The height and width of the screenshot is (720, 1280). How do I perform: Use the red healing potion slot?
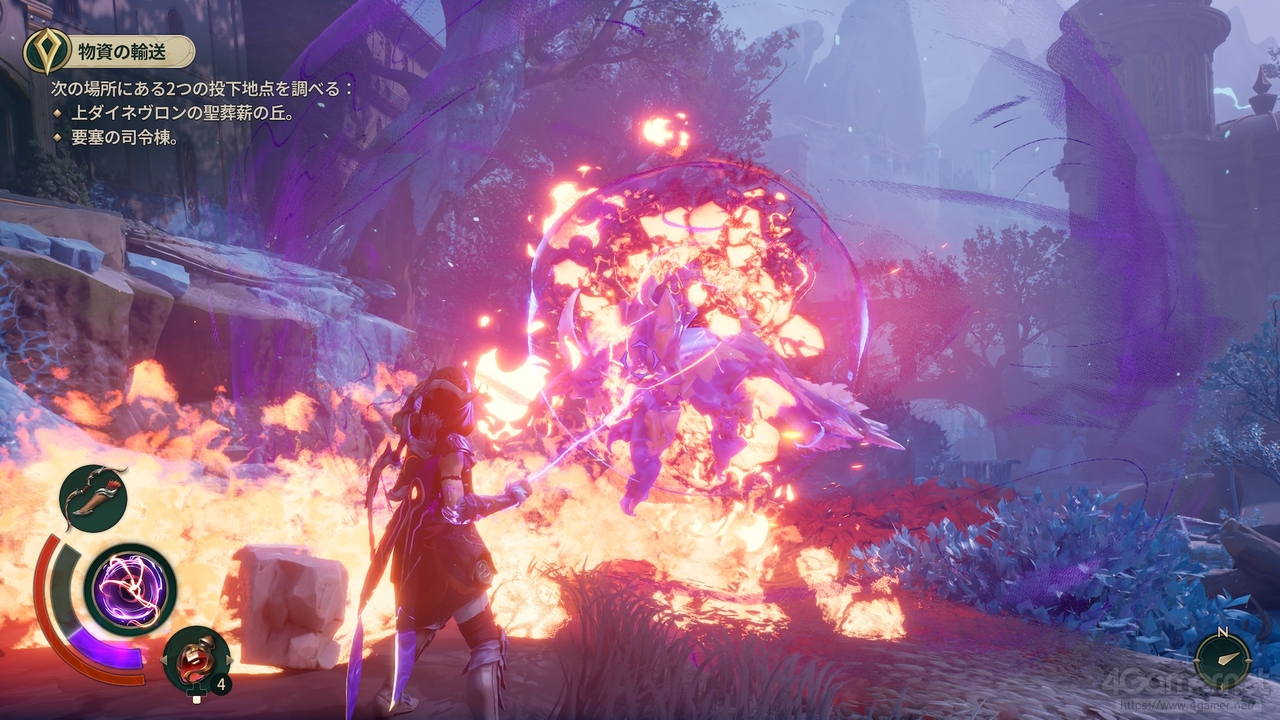click(194, 657)
